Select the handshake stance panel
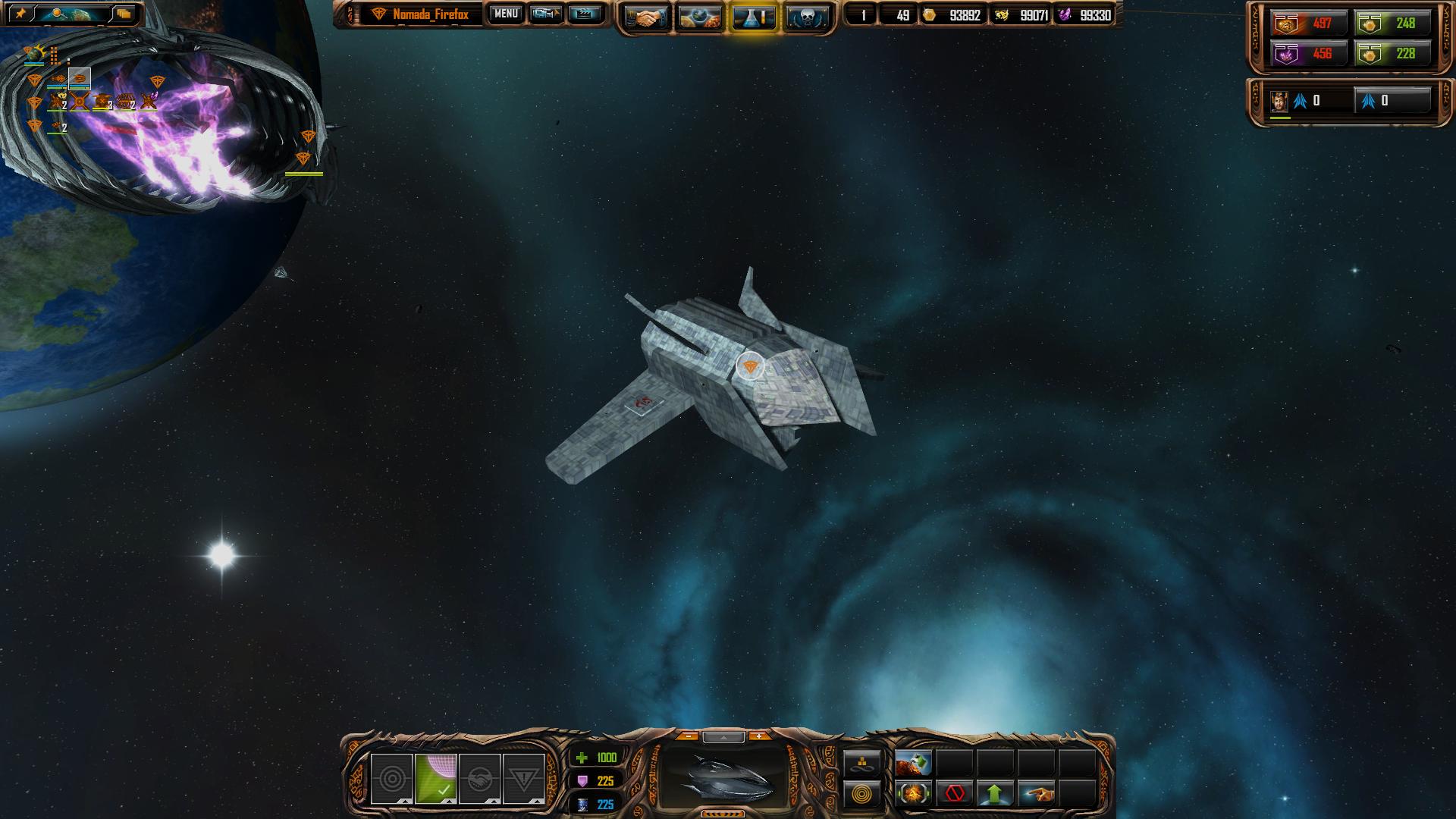Image resolution: width=1456 pixels, height=819 pixels. coord(479,779)
